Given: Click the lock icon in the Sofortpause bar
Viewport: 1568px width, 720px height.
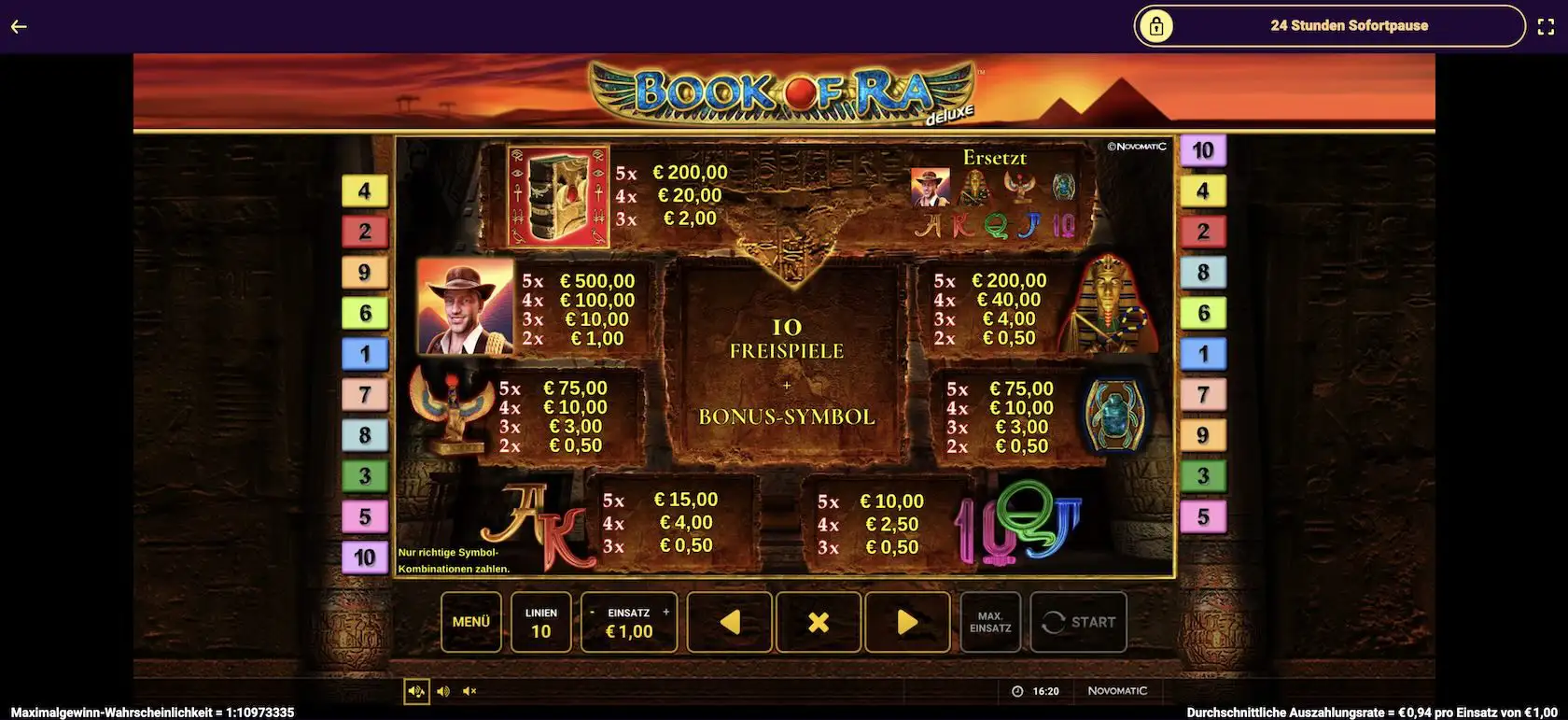Looking at the screenshot, I should 1158,26.
